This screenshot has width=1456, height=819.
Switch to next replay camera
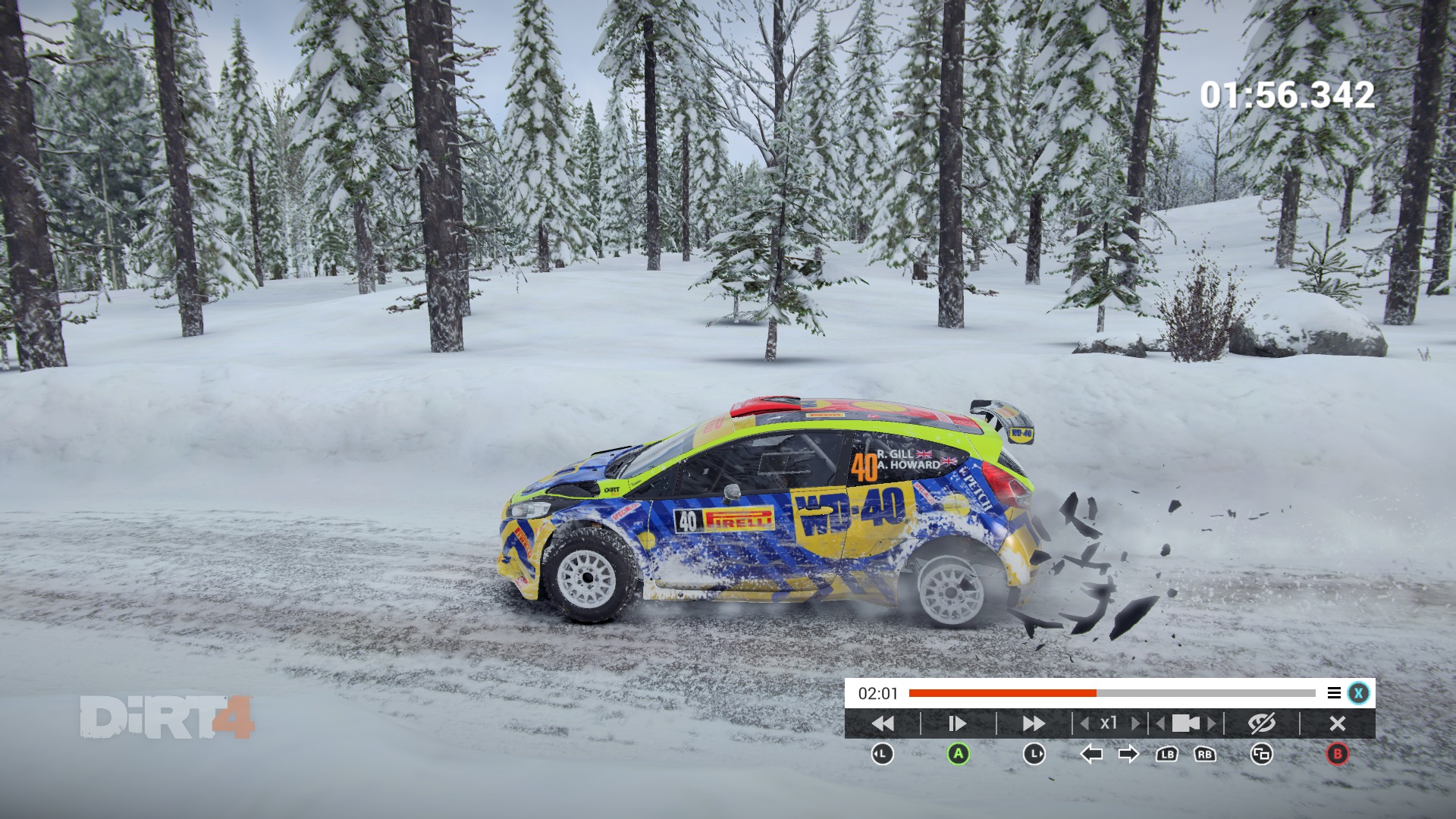click(1212, 723)
